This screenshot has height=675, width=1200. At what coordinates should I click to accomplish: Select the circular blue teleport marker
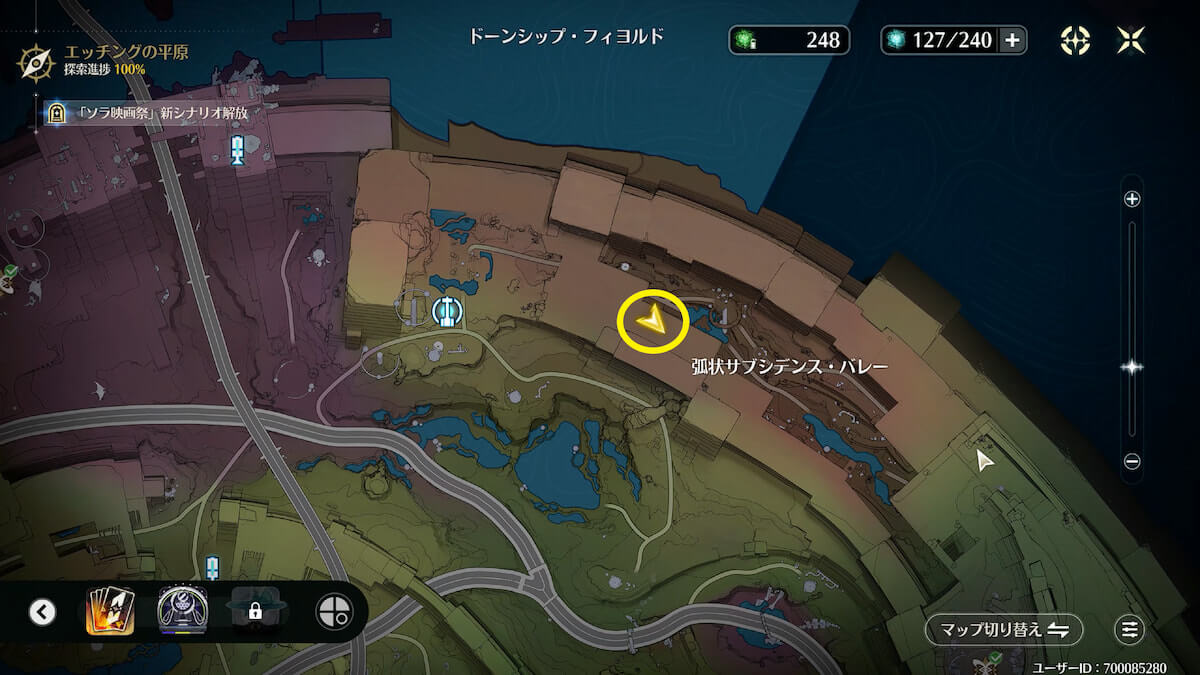pos(446,312)
